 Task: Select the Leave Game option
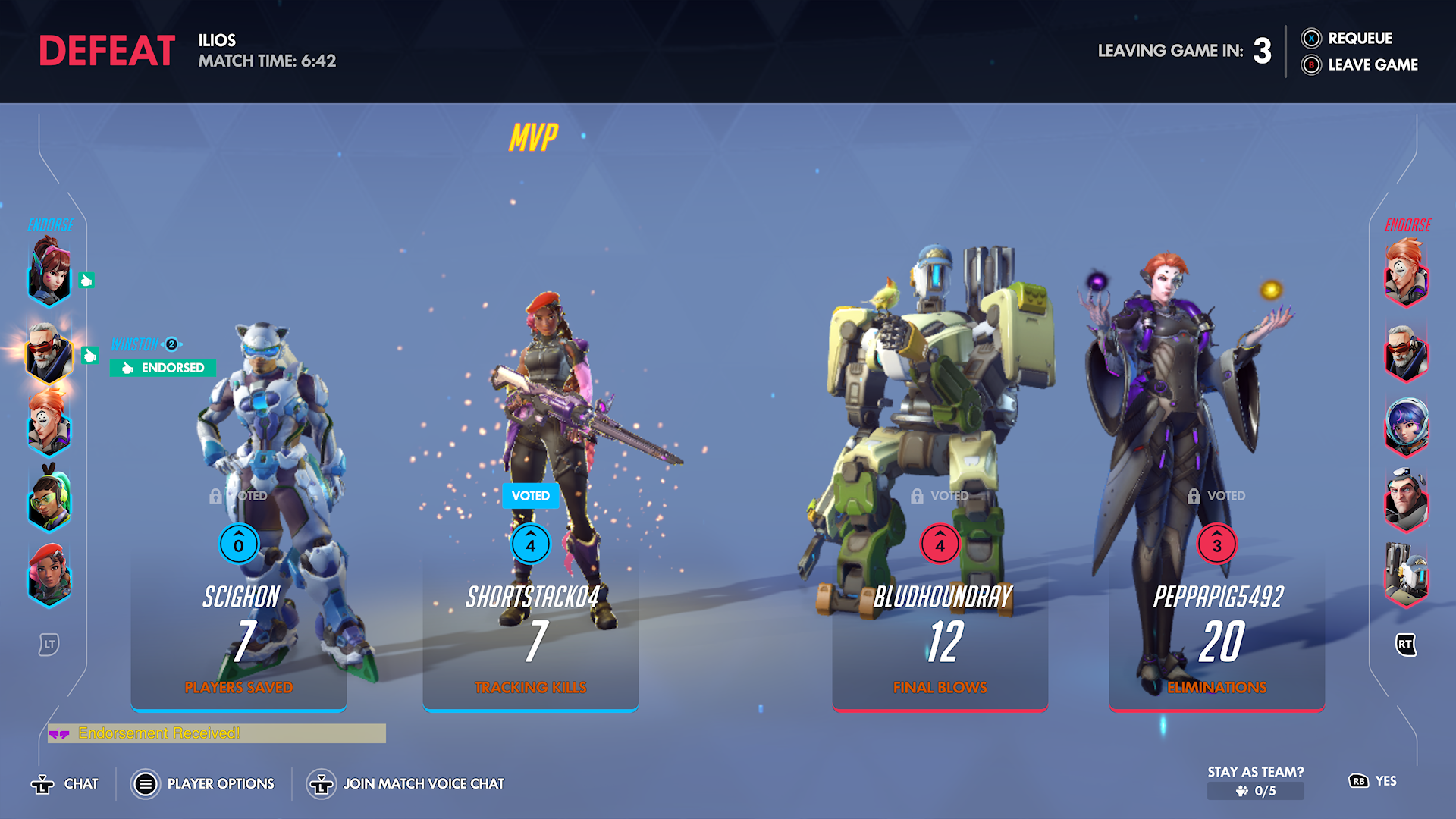coord(1360,65)
